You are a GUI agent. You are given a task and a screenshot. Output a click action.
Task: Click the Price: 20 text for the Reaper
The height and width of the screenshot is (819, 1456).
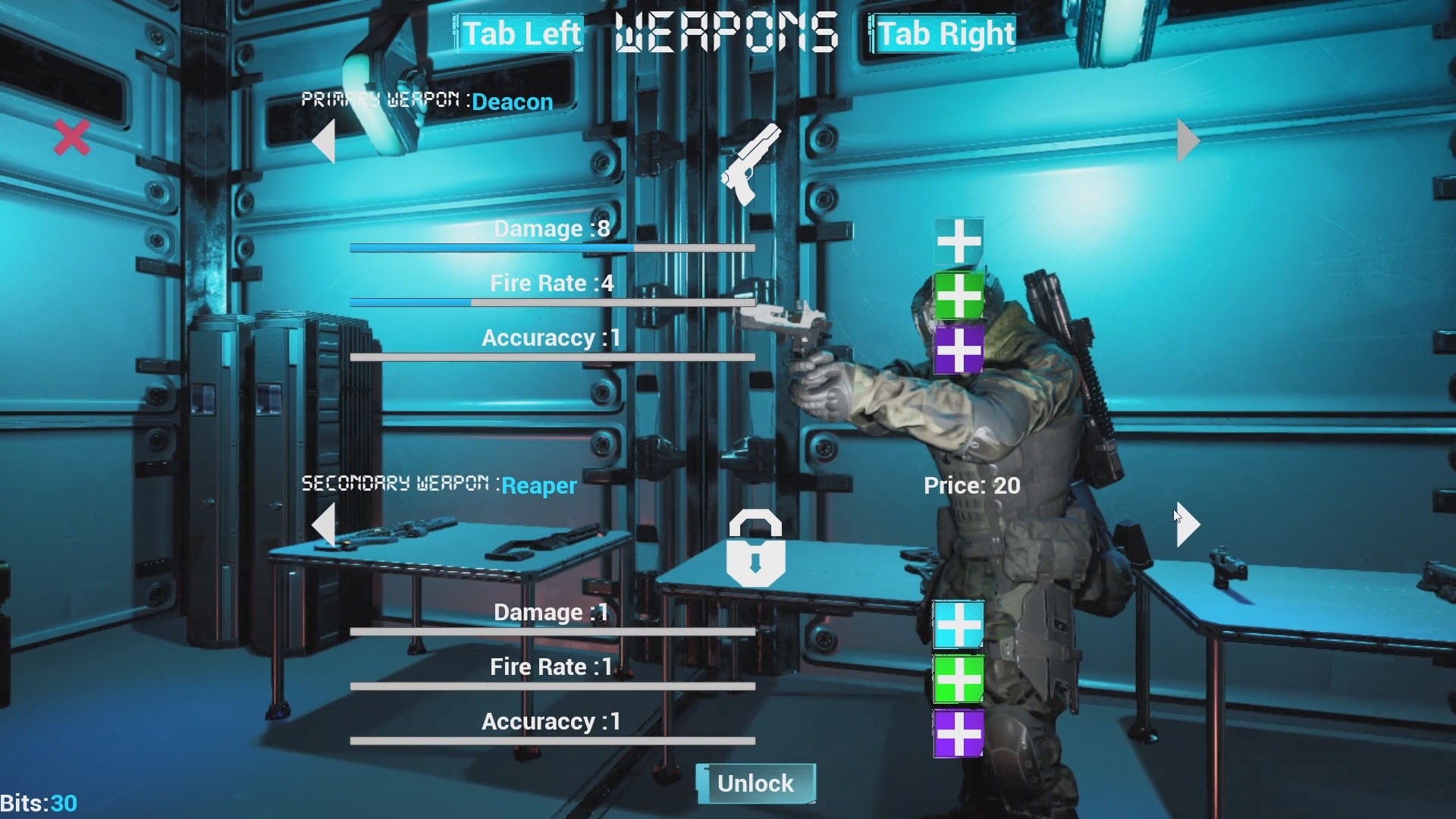point(972,485)
